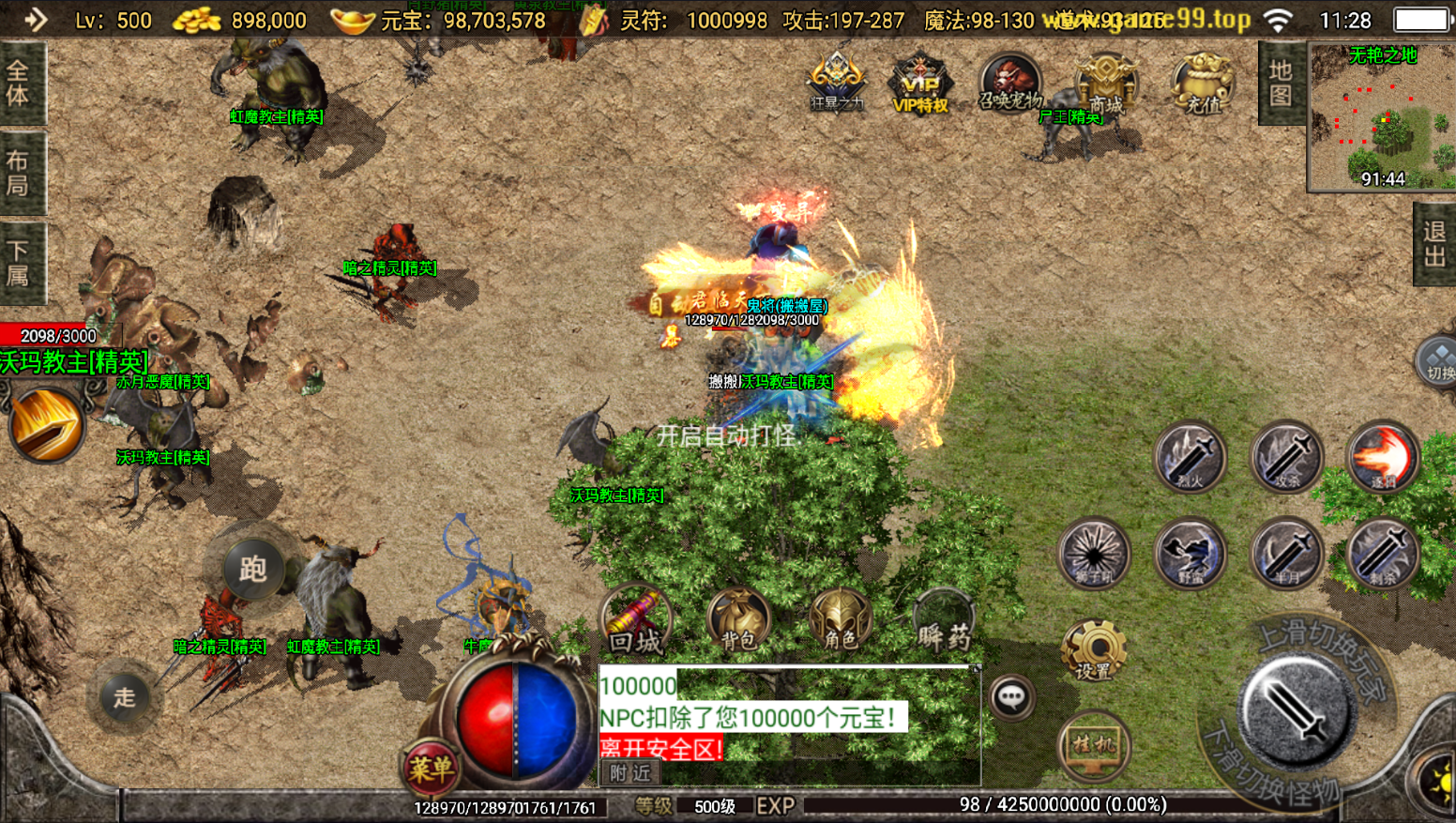The image size is (1456, 823).
Task: Cast the 狮子吼 lion roar skill
Action: click(x=1093, y=553)
